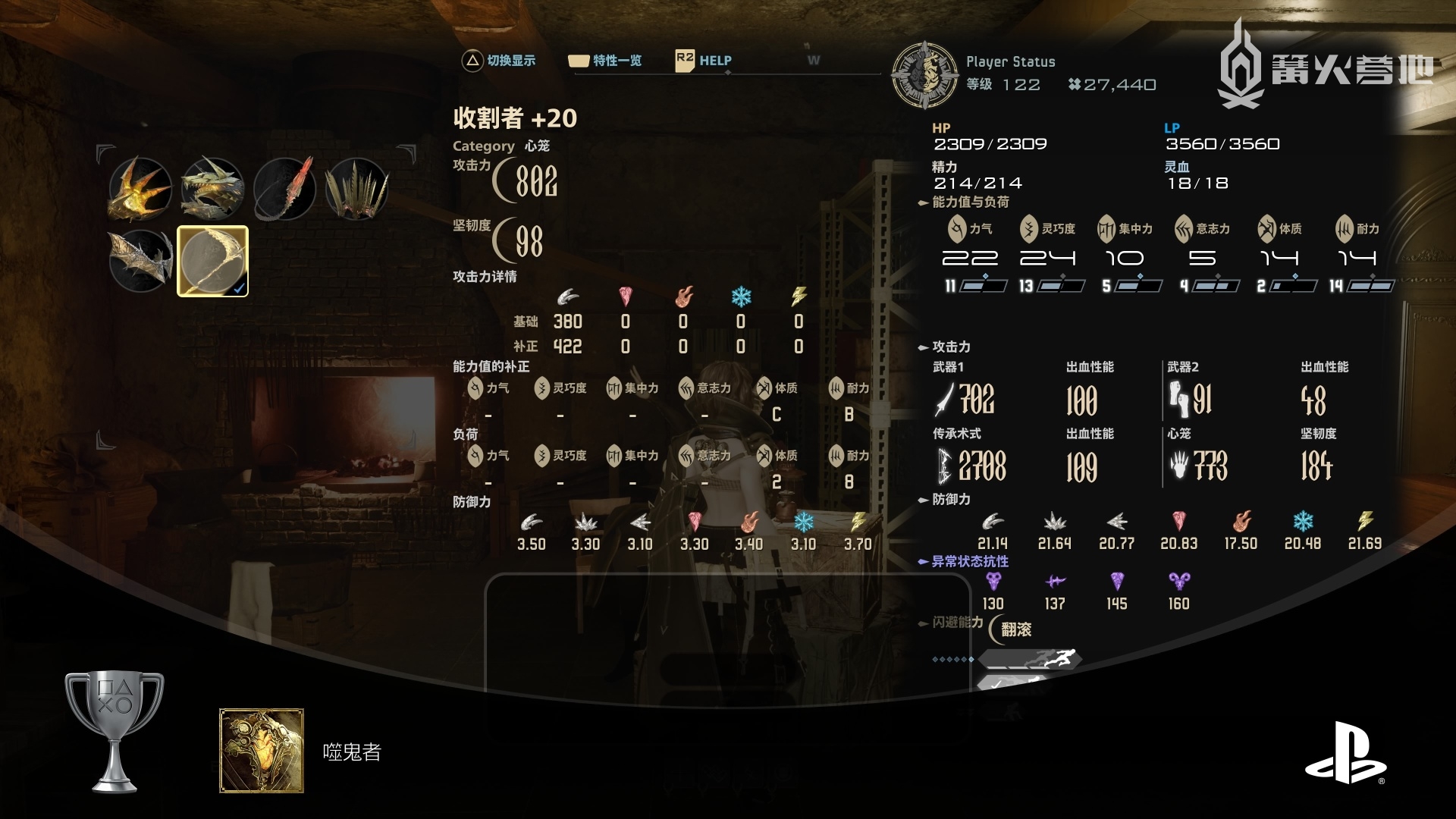1456x819 pixels.
Task: Select the Player Status emblem
Action: pos(924,75)
